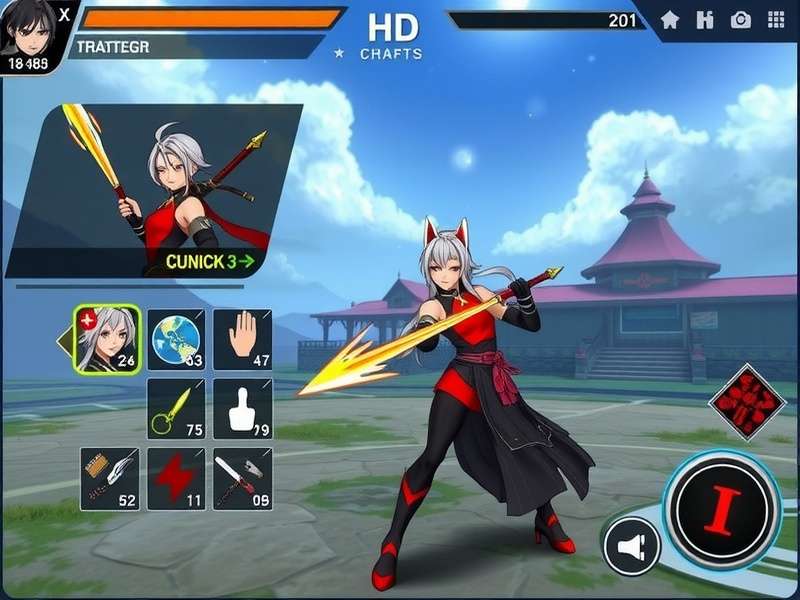
Task: Equip the knife weapon slot
Action: (x=242, y=478)
